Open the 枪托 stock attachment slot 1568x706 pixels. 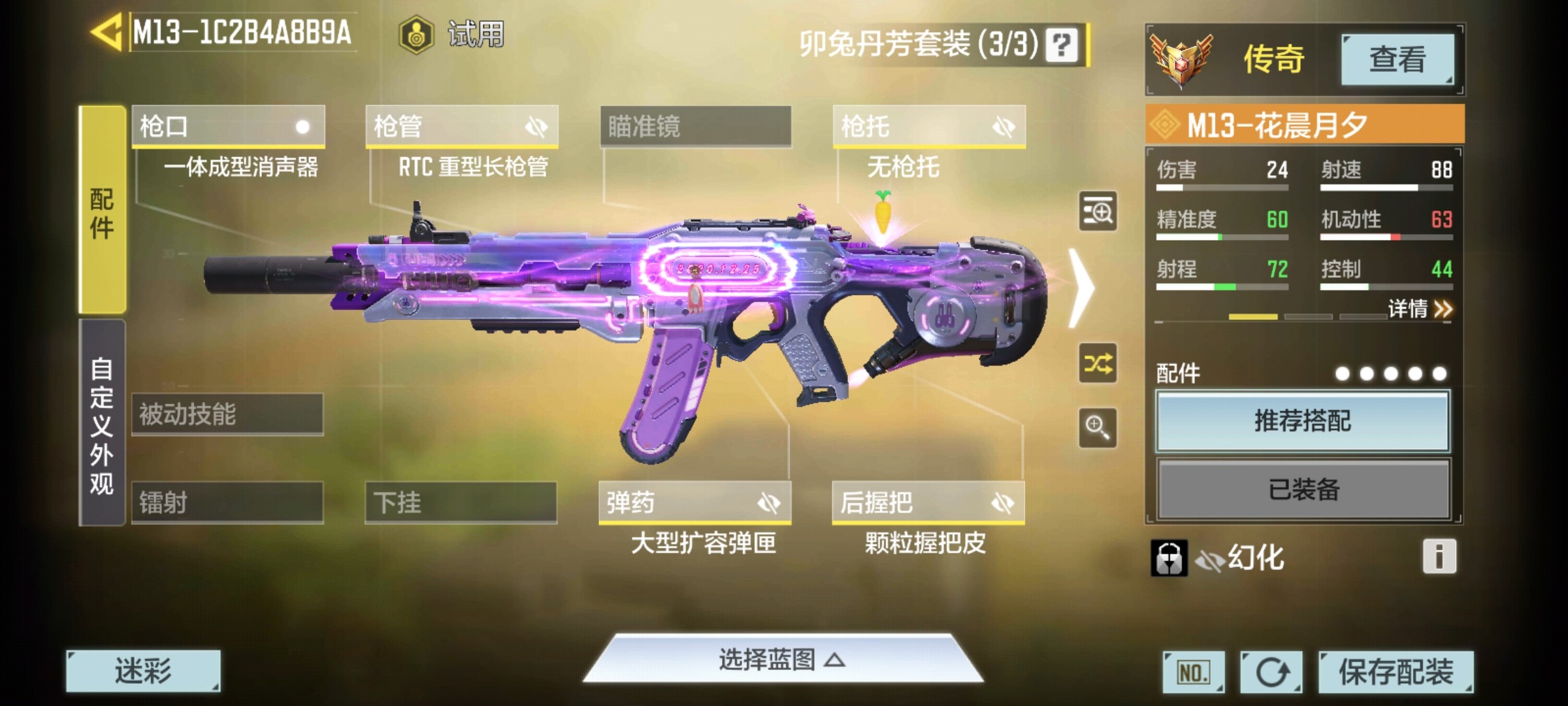pos(929,126)
